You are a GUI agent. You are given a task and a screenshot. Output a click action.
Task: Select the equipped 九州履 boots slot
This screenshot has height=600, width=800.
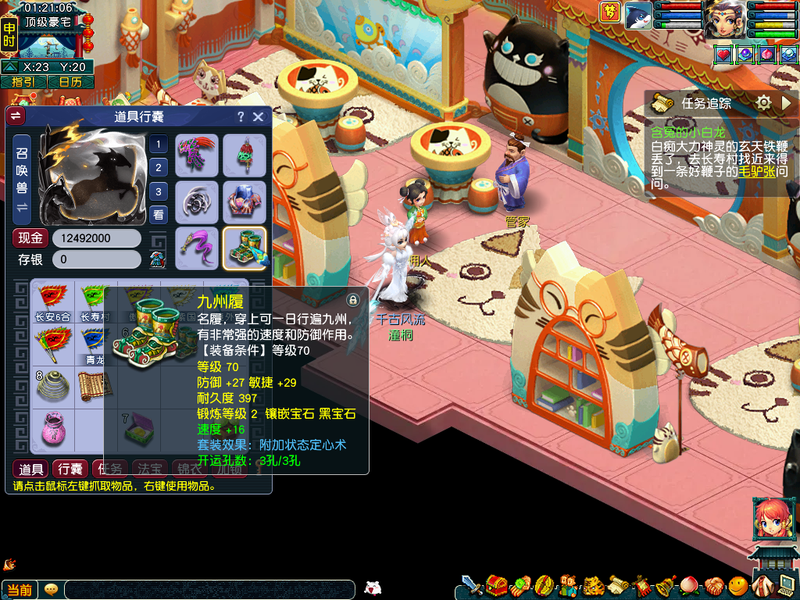[x=244, y=247]
